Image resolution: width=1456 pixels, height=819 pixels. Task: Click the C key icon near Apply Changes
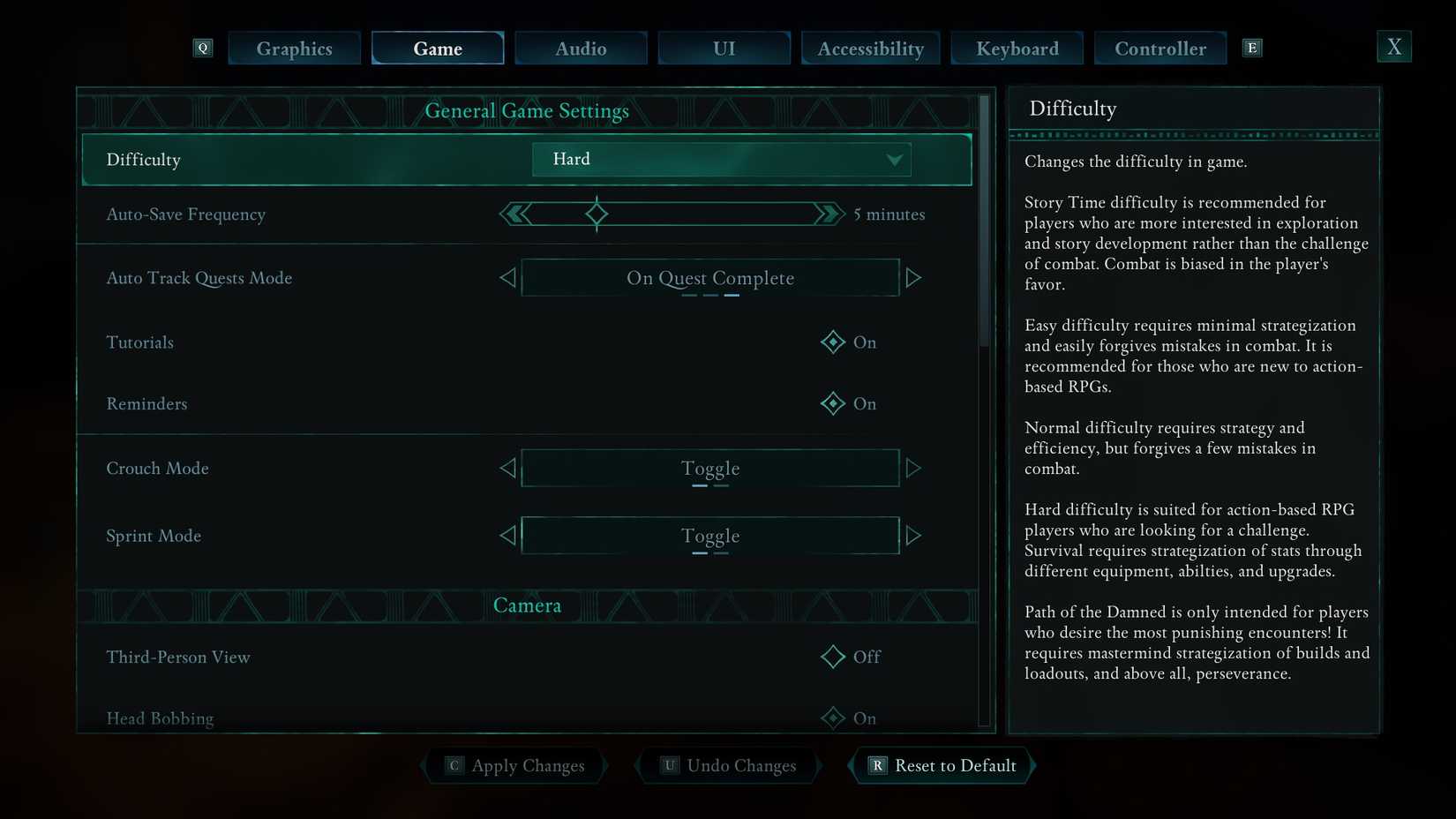(454, 765)
